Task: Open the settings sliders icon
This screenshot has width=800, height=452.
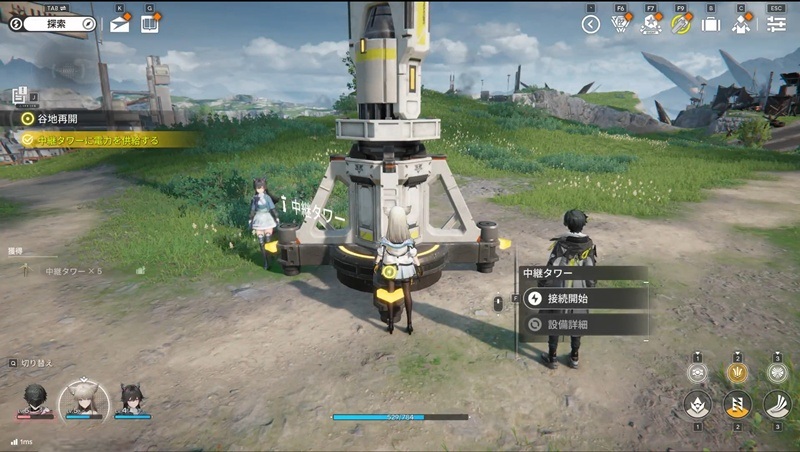Action: [776, 25]
